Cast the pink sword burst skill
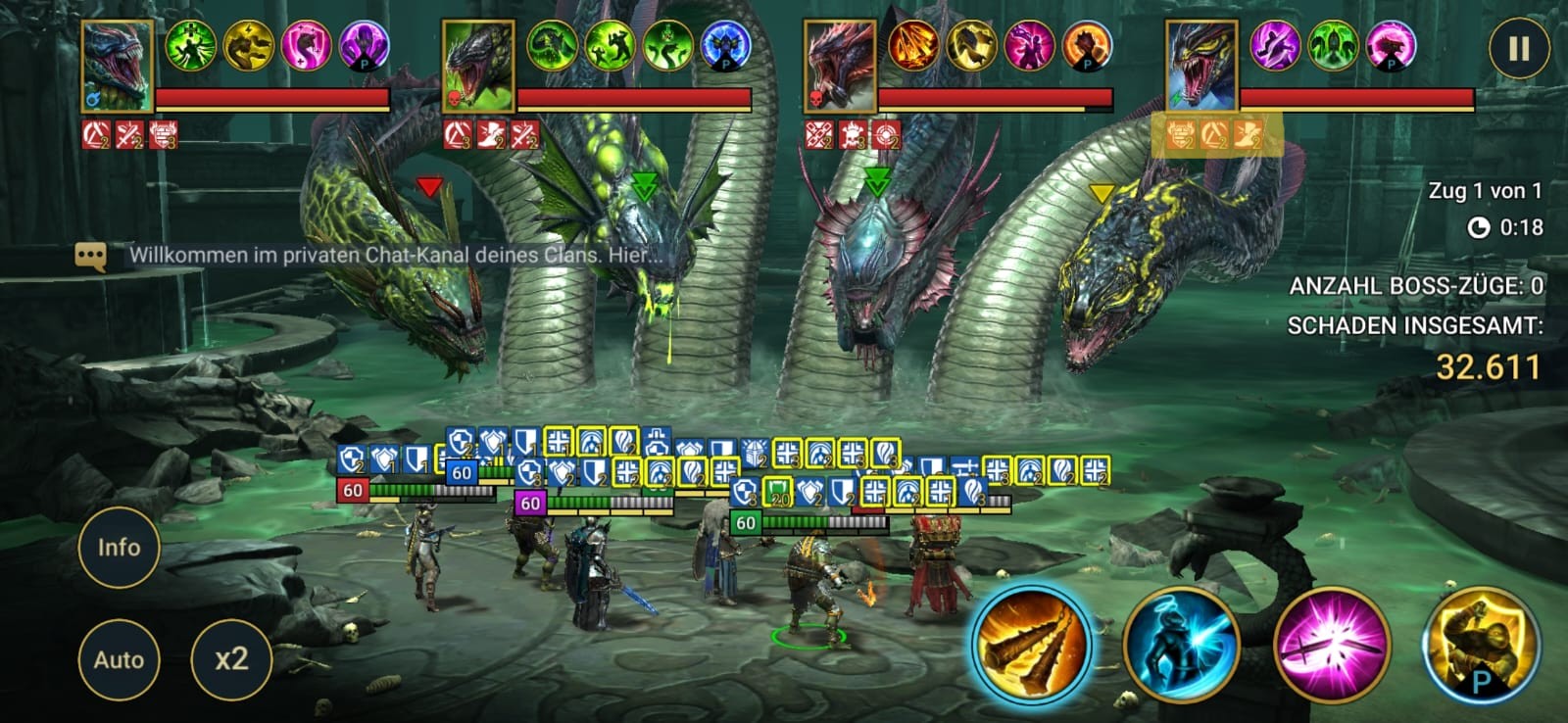This screenshot has width=1568, height=723. point(1331,646)
